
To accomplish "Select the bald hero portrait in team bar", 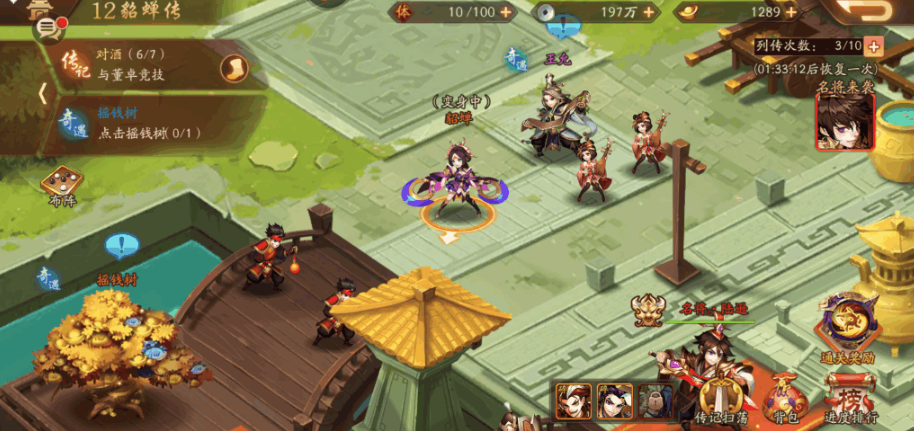I will [x=655, y=400].
